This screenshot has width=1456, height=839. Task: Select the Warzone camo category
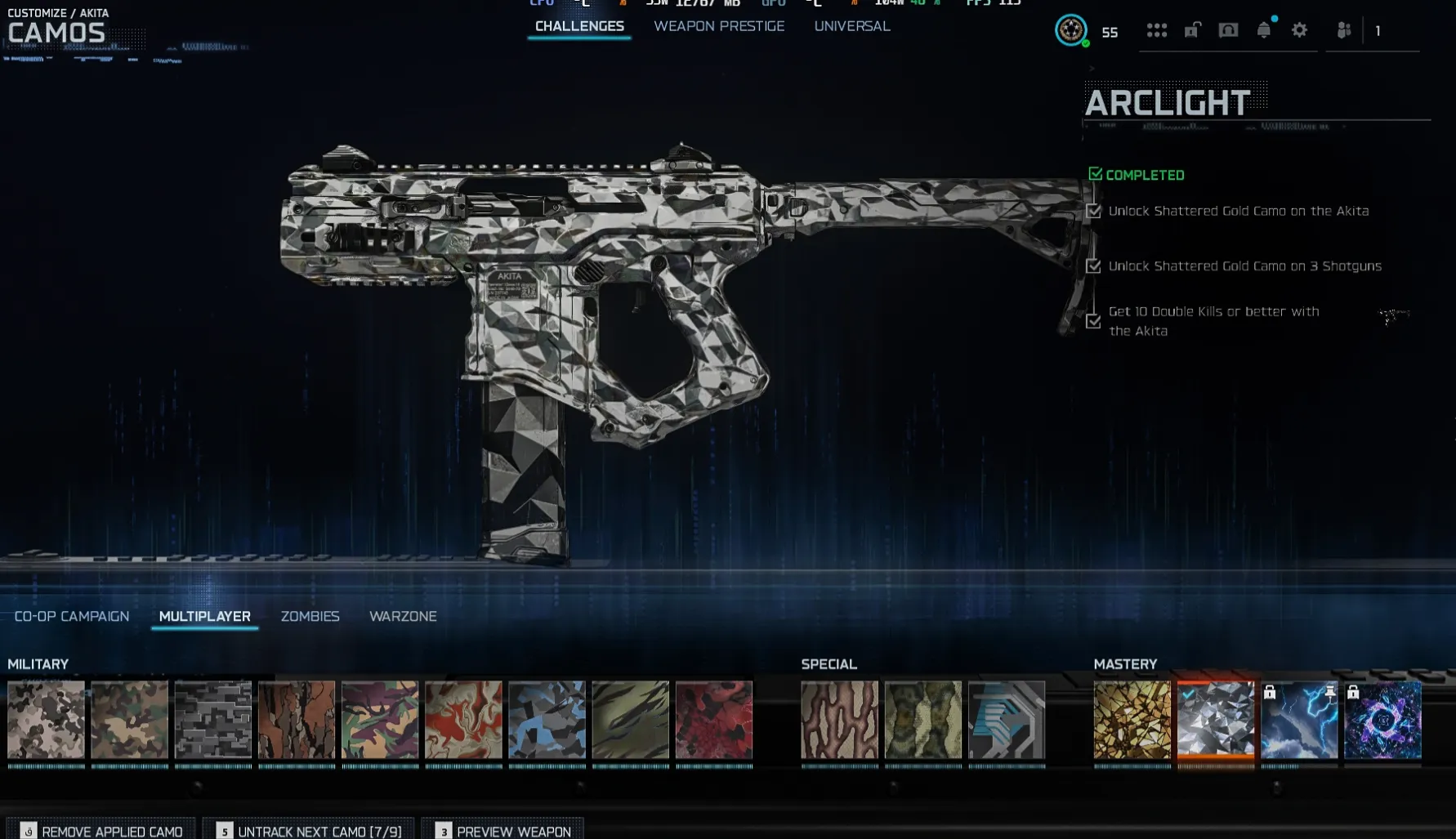[x=403, y=616]
